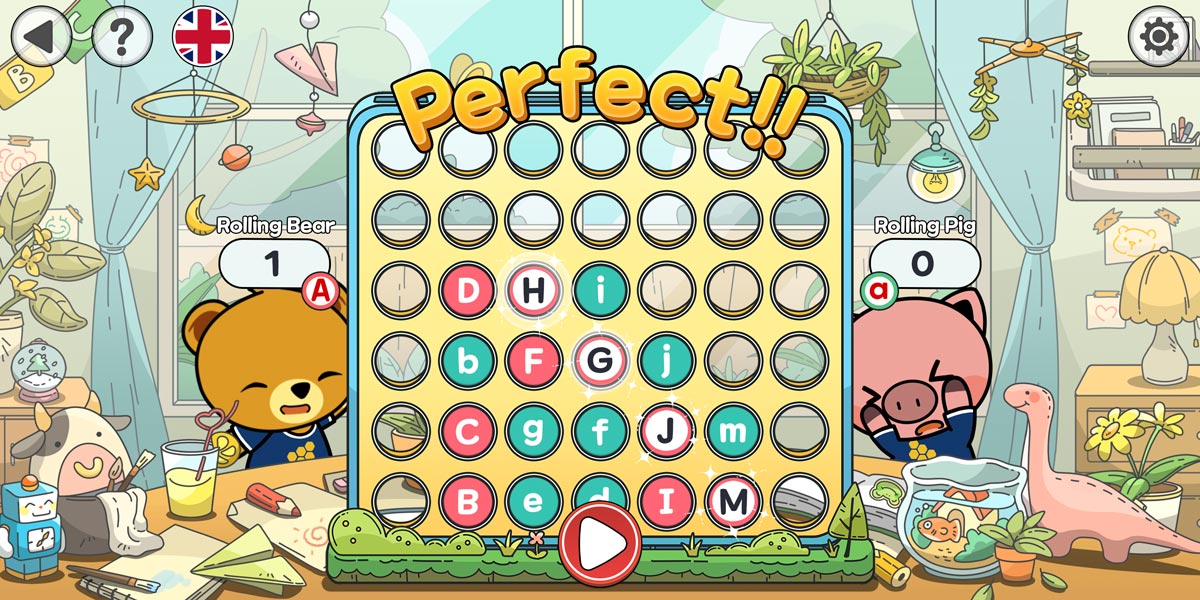This screenshot has width=1200, height=600.
Task: Choose the highlighted uppercase M token
Action: 735,499
